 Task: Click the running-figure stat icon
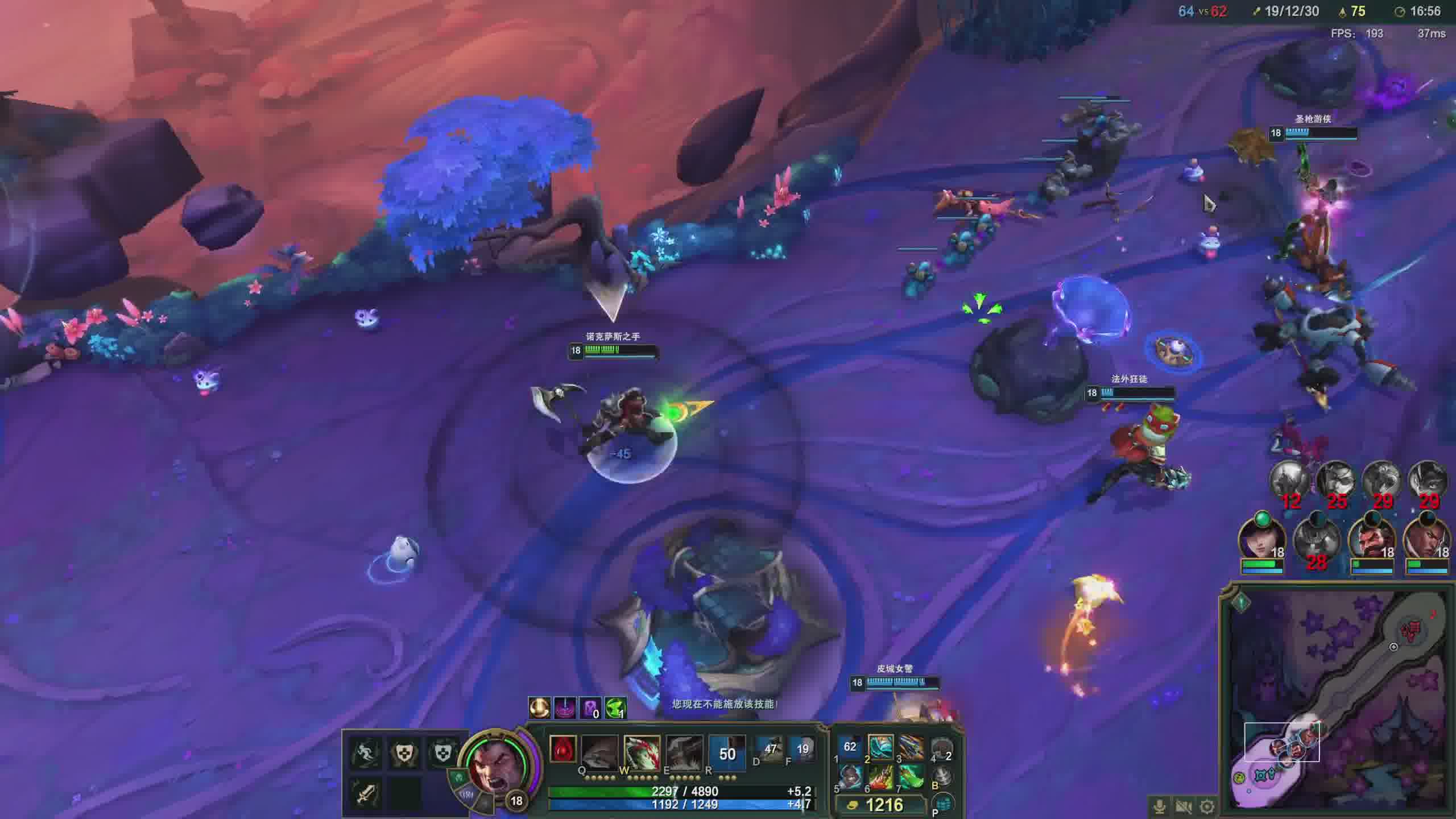[x=365, y=753]
